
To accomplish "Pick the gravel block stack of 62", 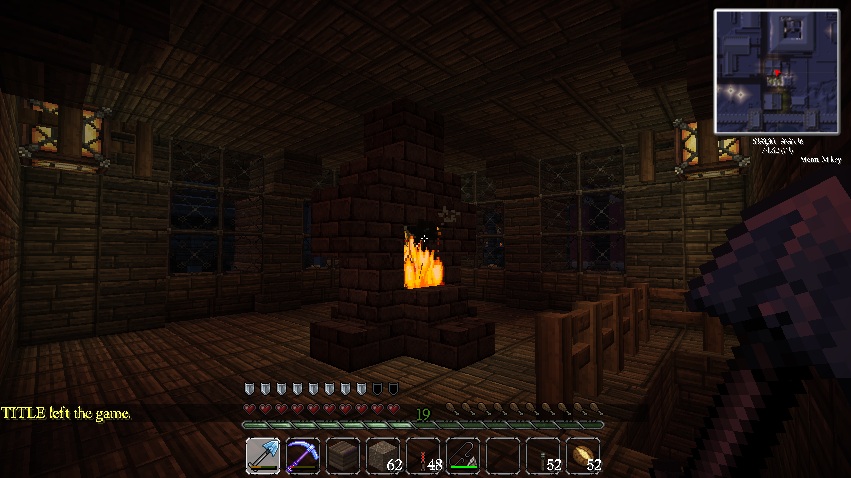I will click(383, 455).
